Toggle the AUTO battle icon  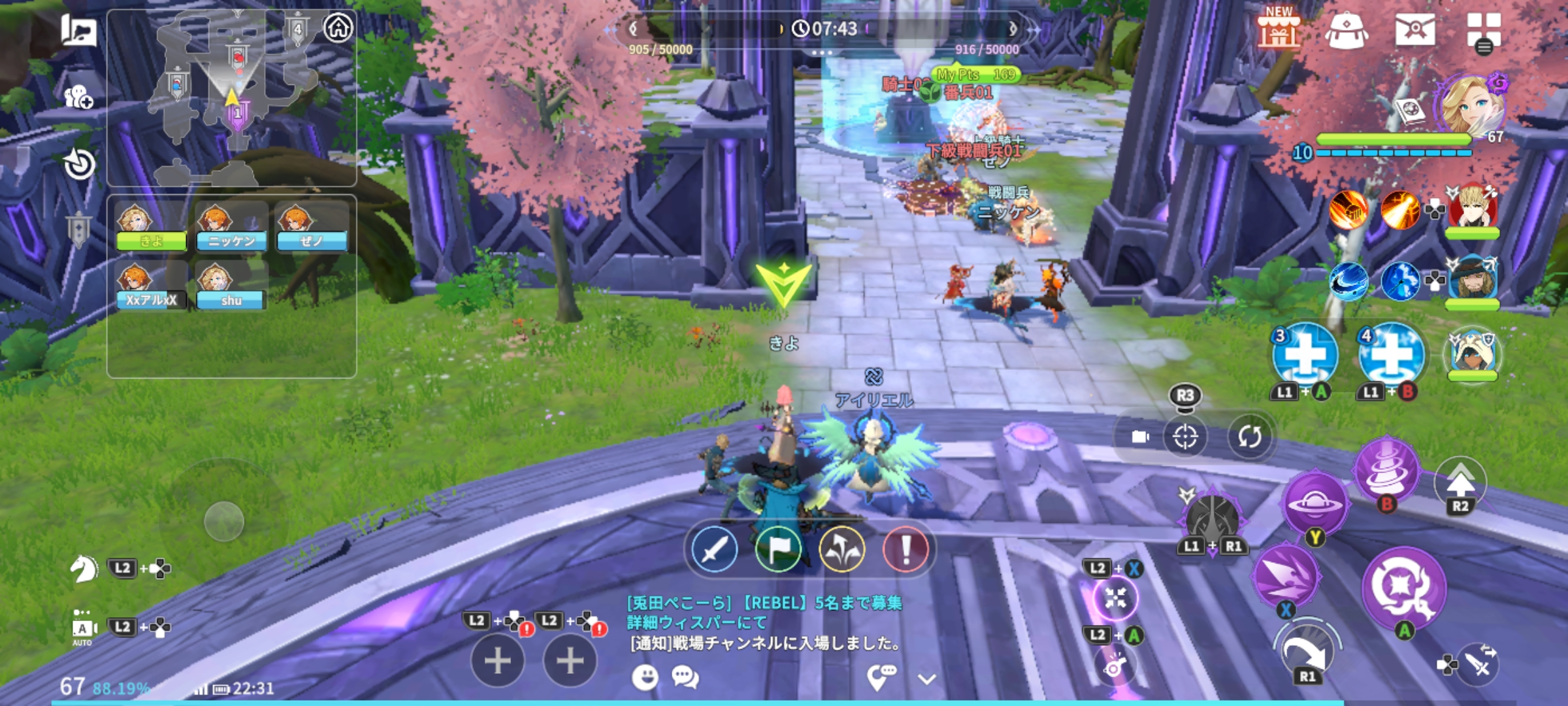(82, 629)
